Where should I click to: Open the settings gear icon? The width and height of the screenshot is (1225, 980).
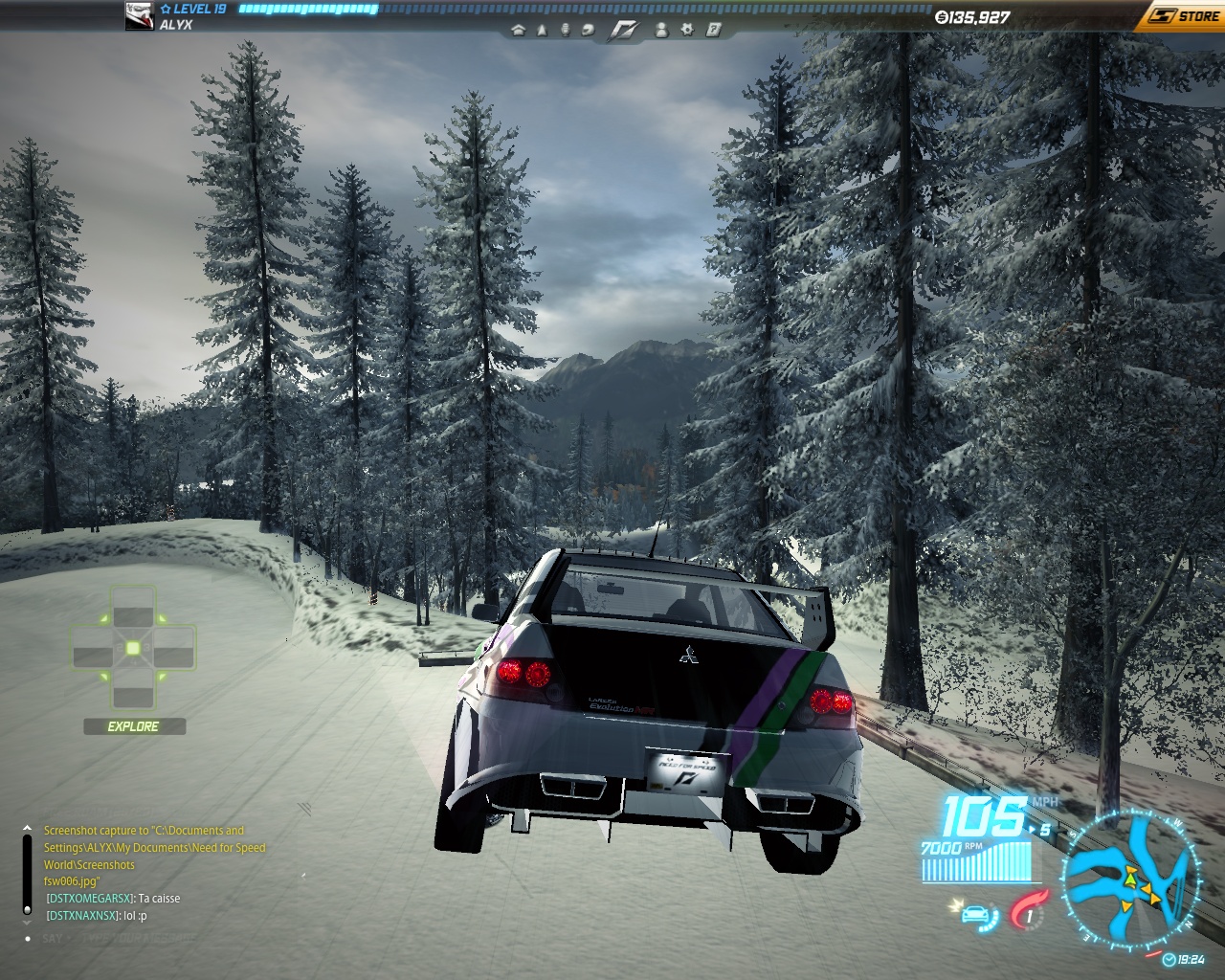pyautogui.click(x=686, y=30)
